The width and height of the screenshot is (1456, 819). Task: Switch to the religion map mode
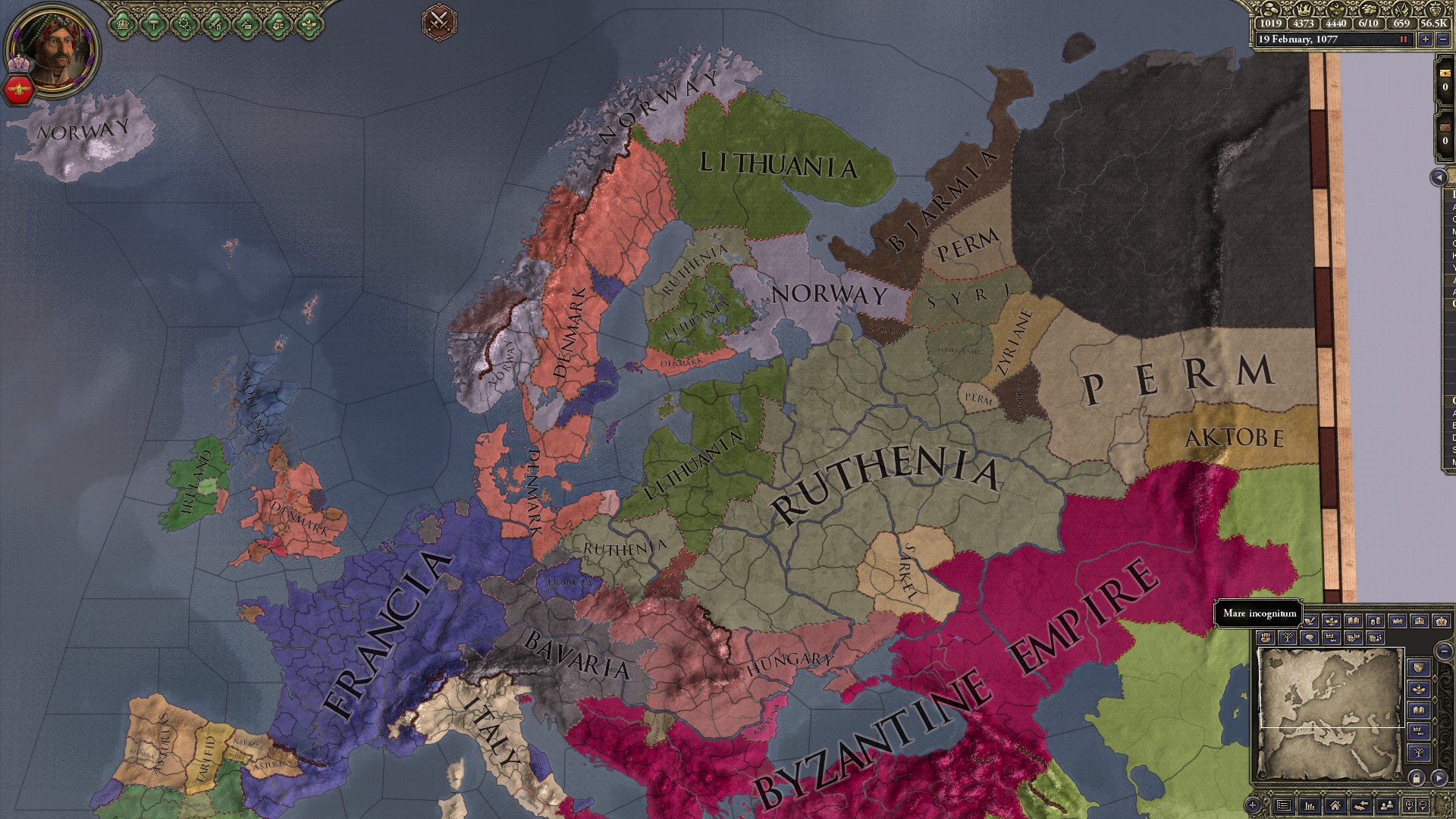(x=1332, y=621)
